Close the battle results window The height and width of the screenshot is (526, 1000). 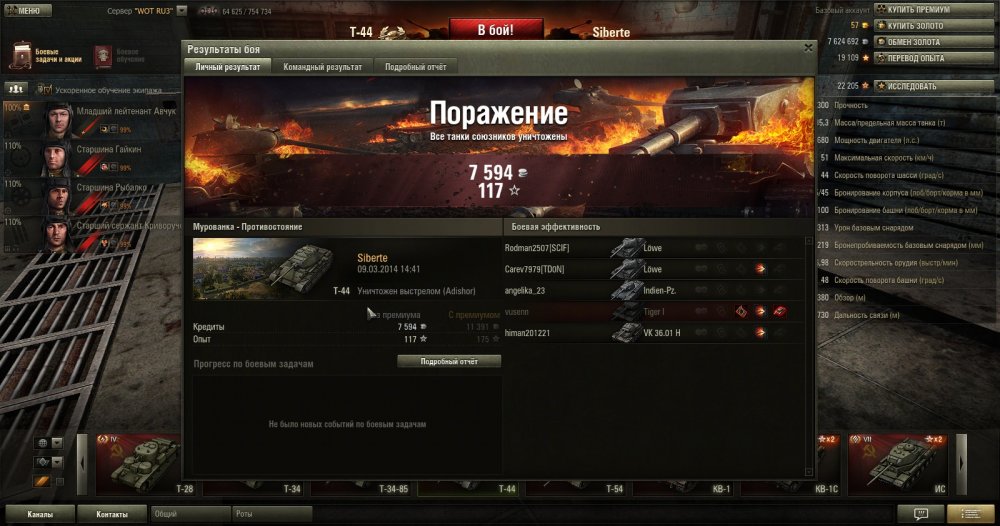point(808,47)
